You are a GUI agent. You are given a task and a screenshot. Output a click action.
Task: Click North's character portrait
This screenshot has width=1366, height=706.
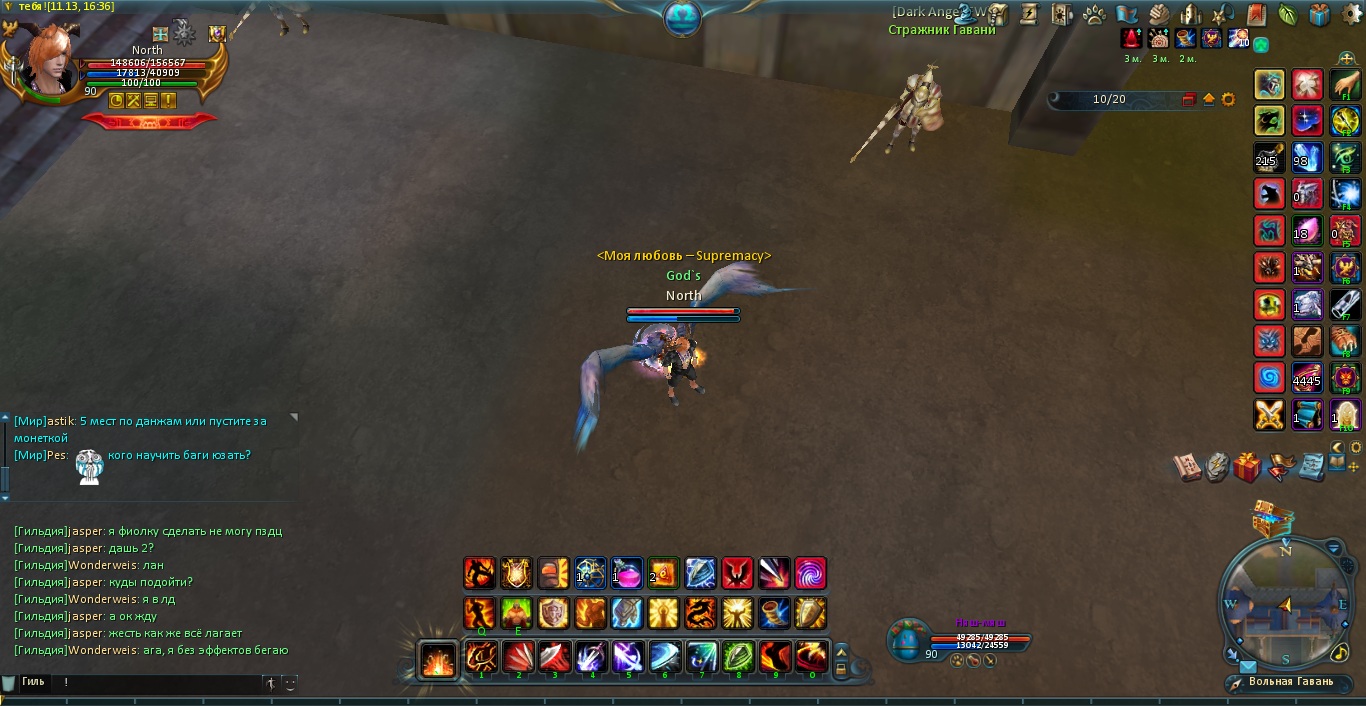click(x=48, y=60)
